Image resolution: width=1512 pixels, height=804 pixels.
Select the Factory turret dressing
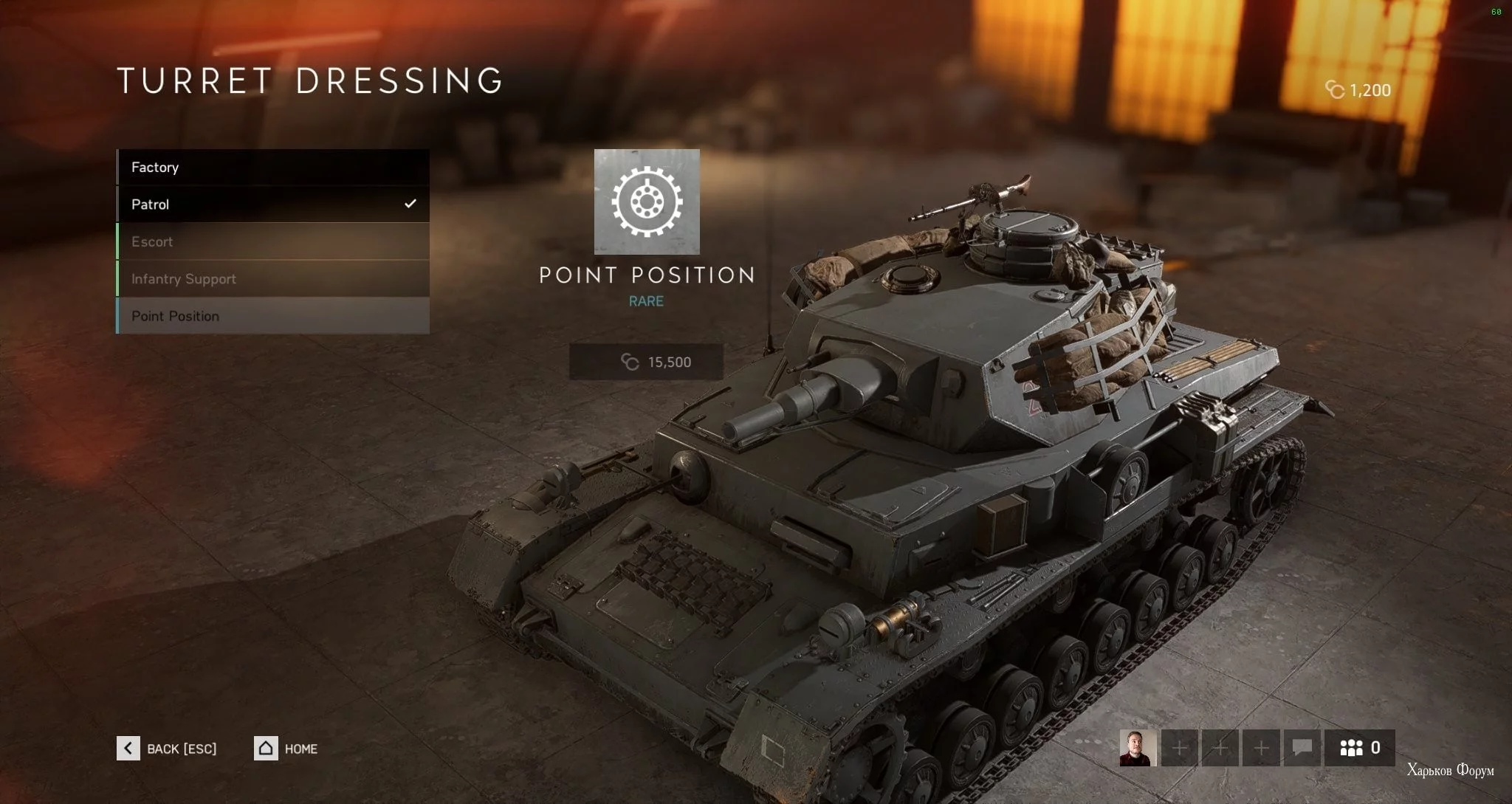click(272, 168)
